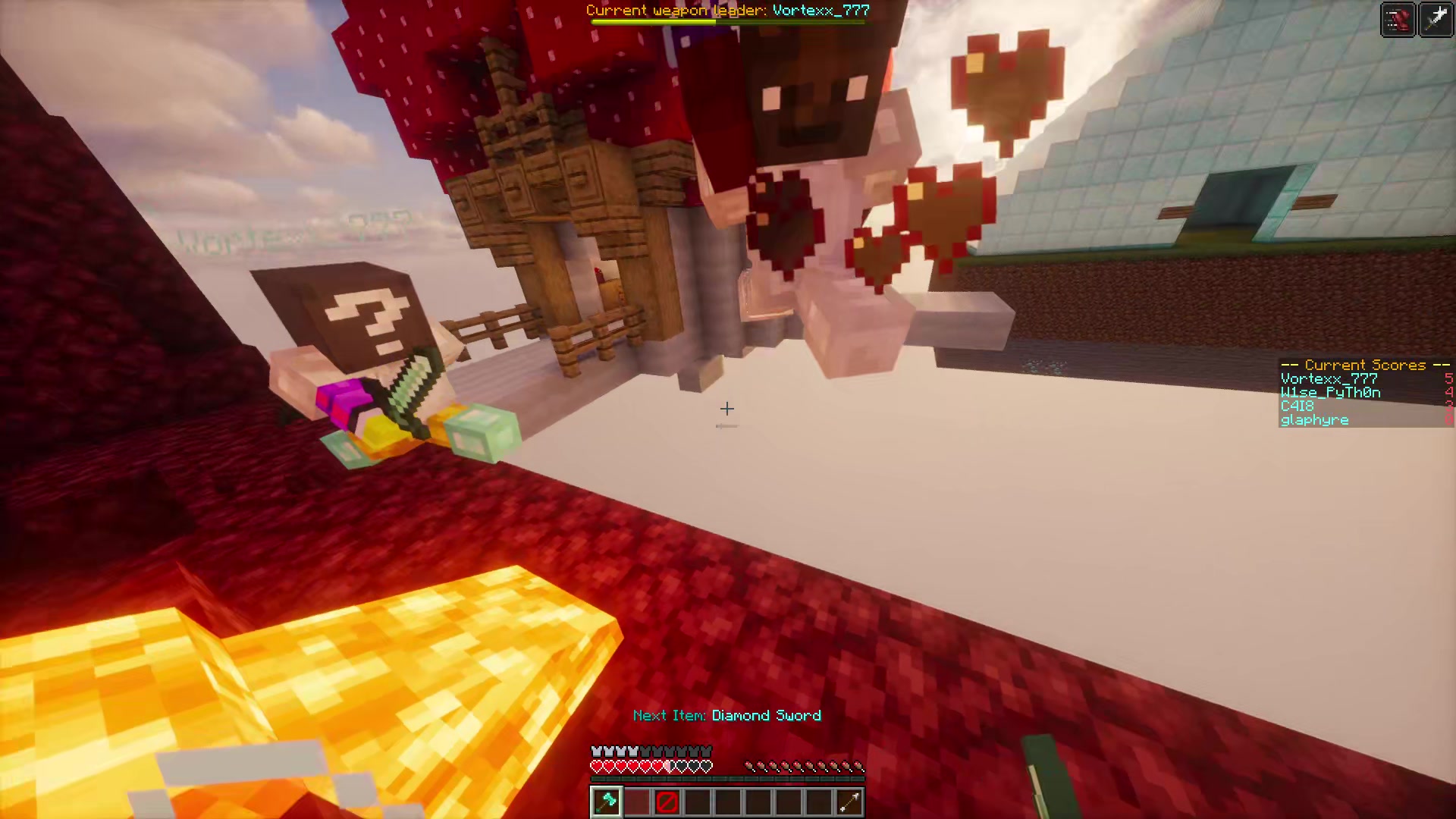Click the enchanted sword icon in the top-right corner

pyautogui.click(x=1437, y=17)
